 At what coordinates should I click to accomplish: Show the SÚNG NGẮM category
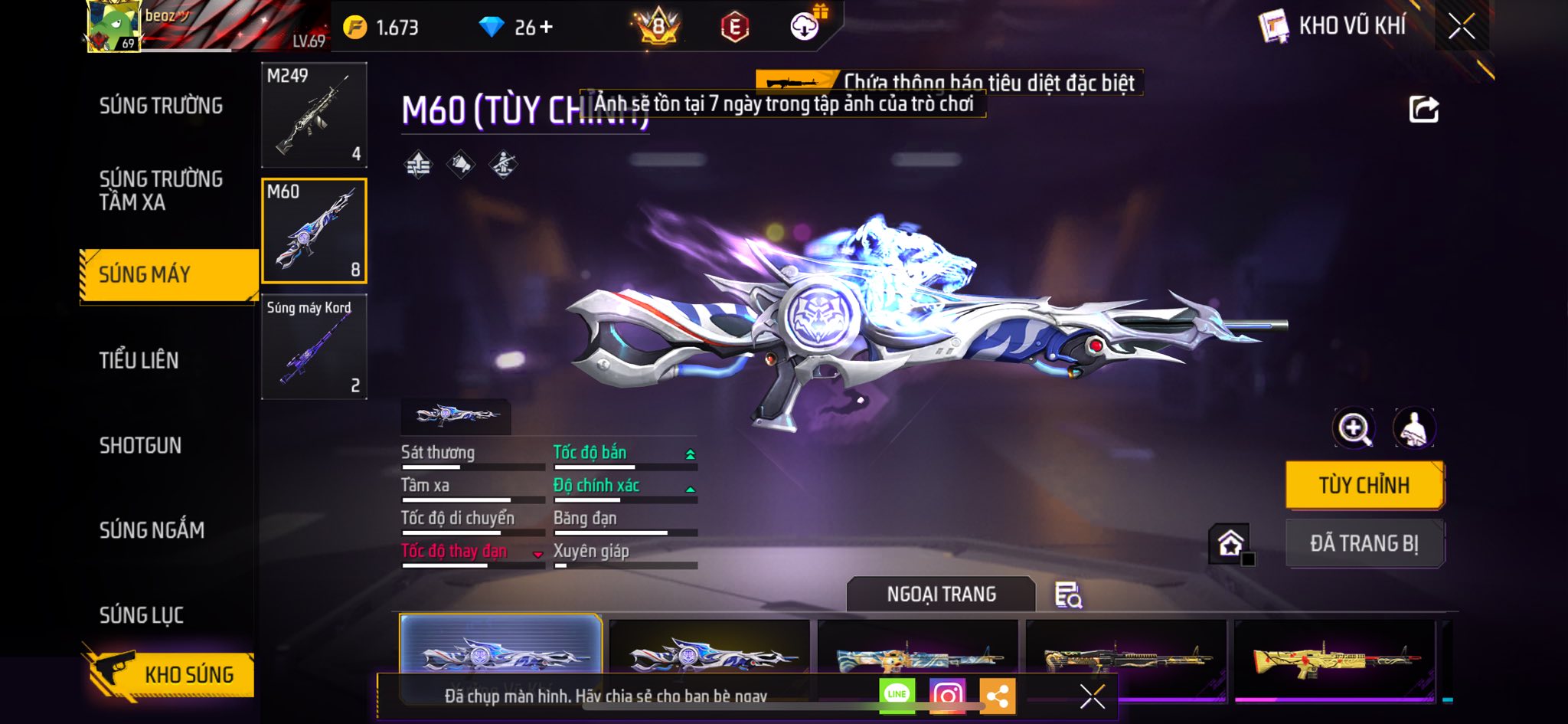(152, 530)
